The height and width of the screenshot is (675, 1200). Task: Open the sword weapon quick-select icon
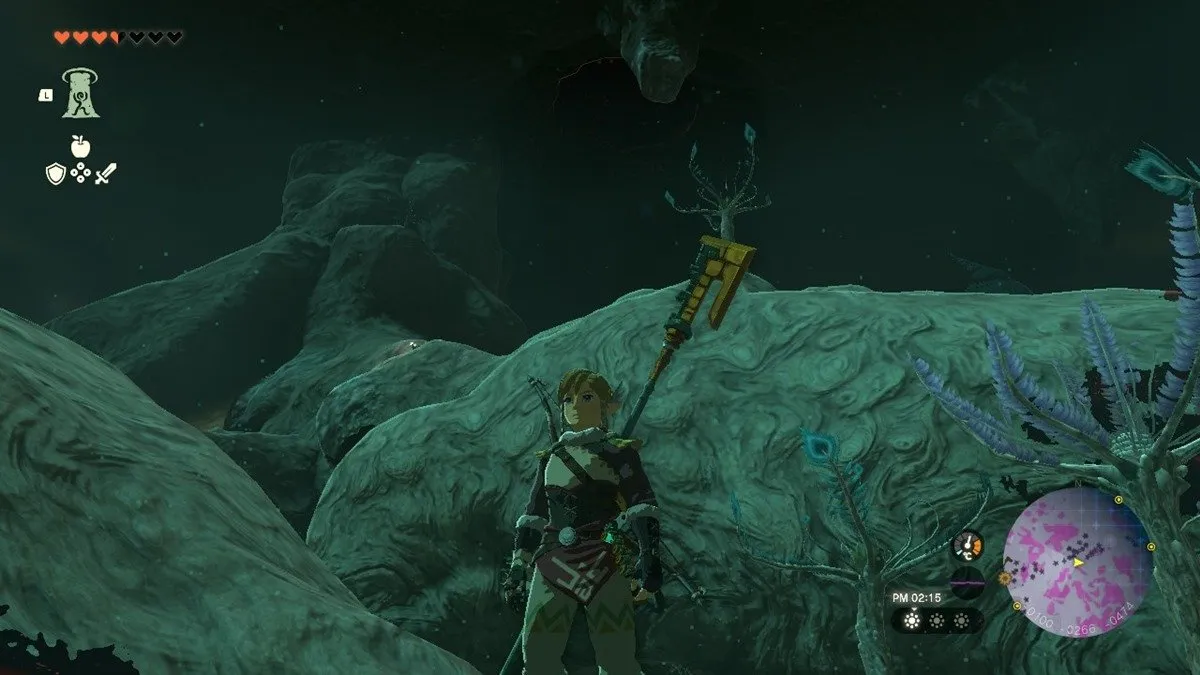pos(106,174)
